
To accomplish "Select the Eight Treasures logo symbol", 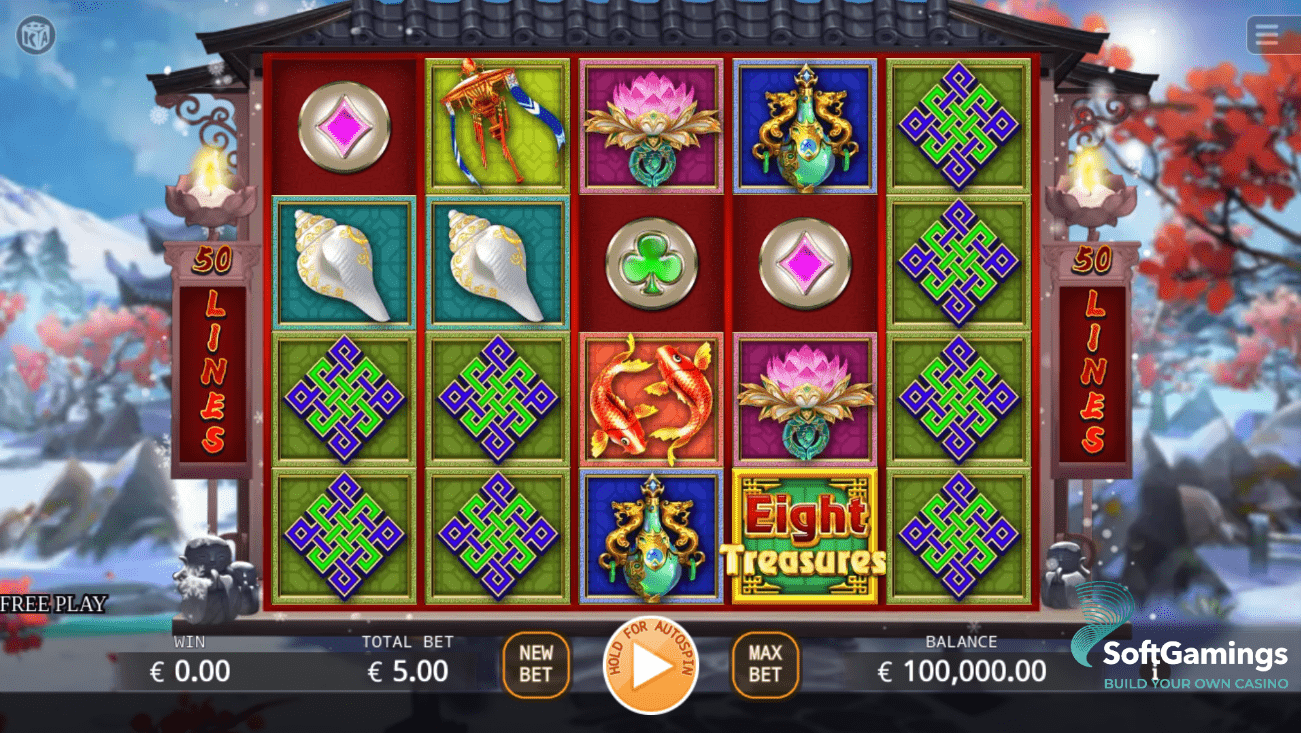I will pyautogui.click(x=805, y=536).
